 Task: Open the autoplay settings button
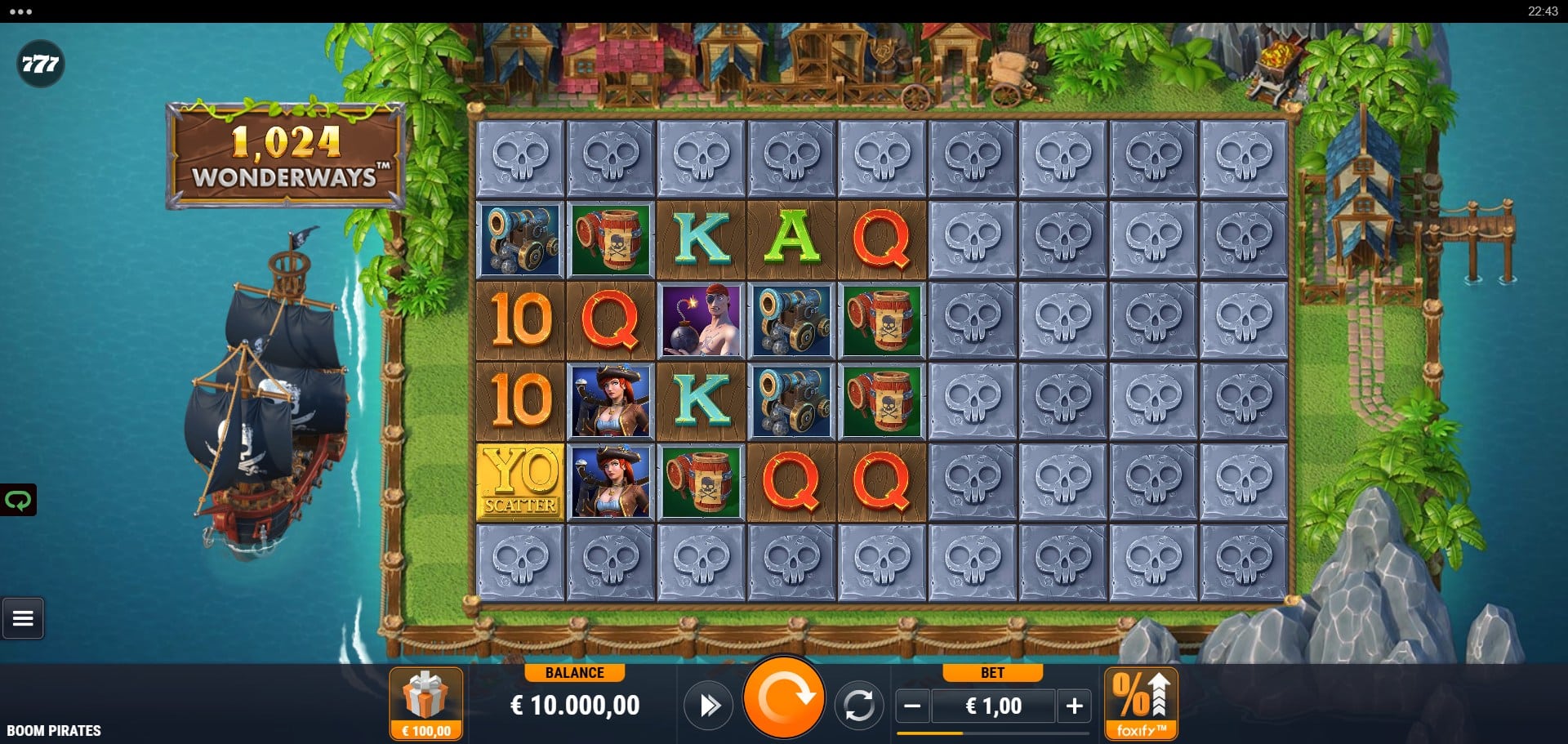coord(858,705)
